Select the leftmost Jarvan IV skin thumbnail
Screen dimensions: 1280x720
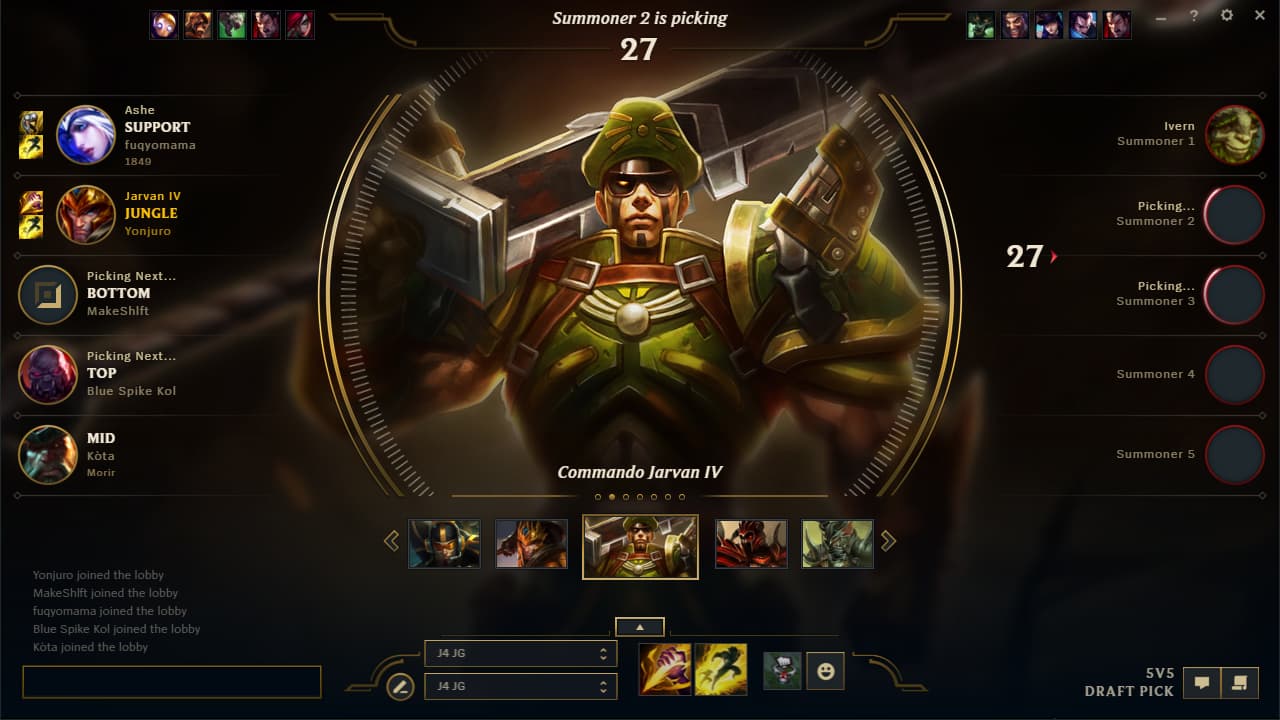pos(444,543)
